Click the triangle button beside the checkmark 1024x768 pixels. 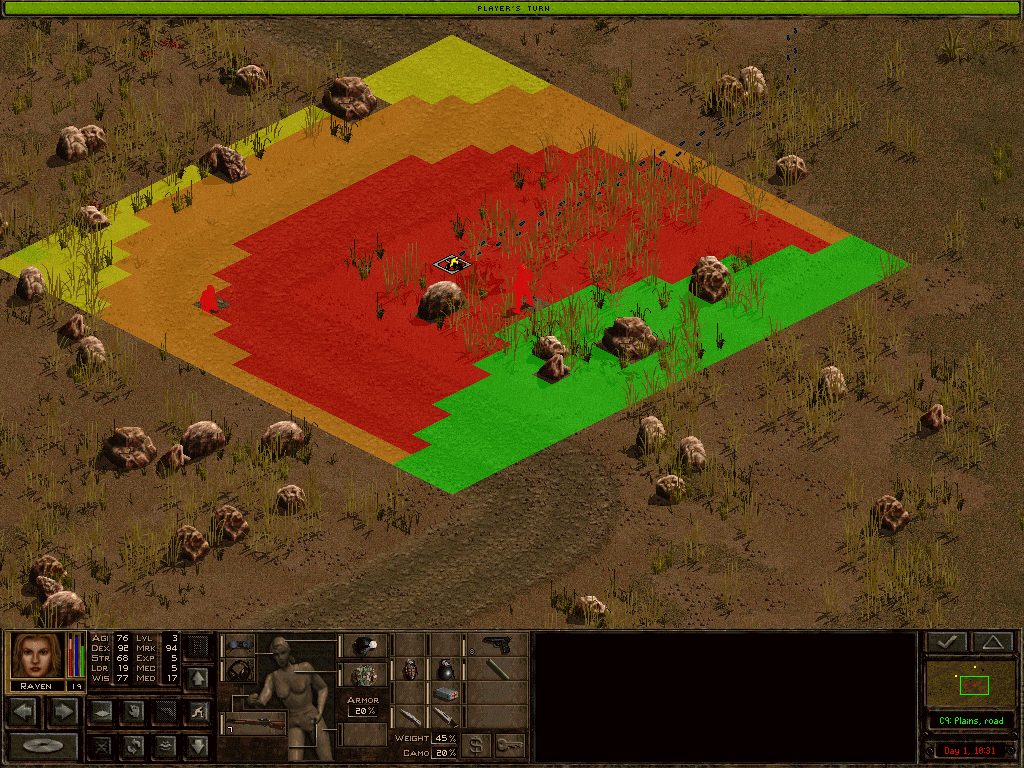tap(991, 642)
